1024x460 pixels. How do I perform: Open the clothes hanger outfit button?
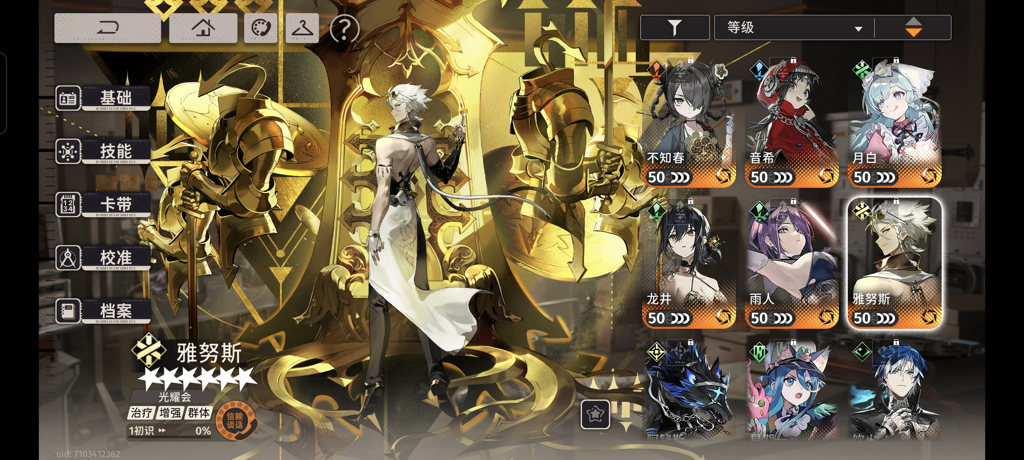pos(301,28)
